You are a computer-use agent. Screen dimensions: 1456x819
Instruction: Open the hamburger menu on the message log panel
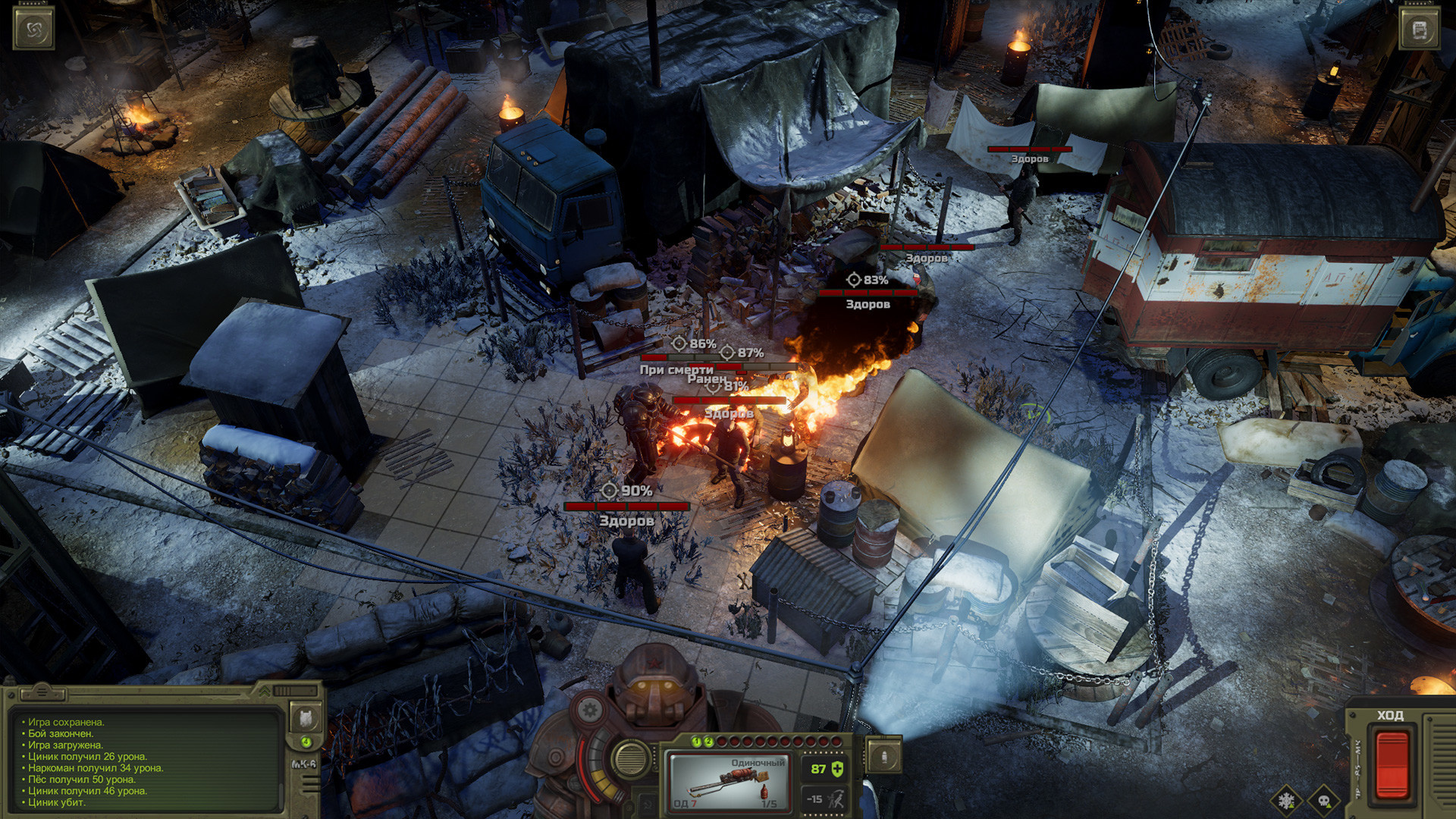[44, 692]
